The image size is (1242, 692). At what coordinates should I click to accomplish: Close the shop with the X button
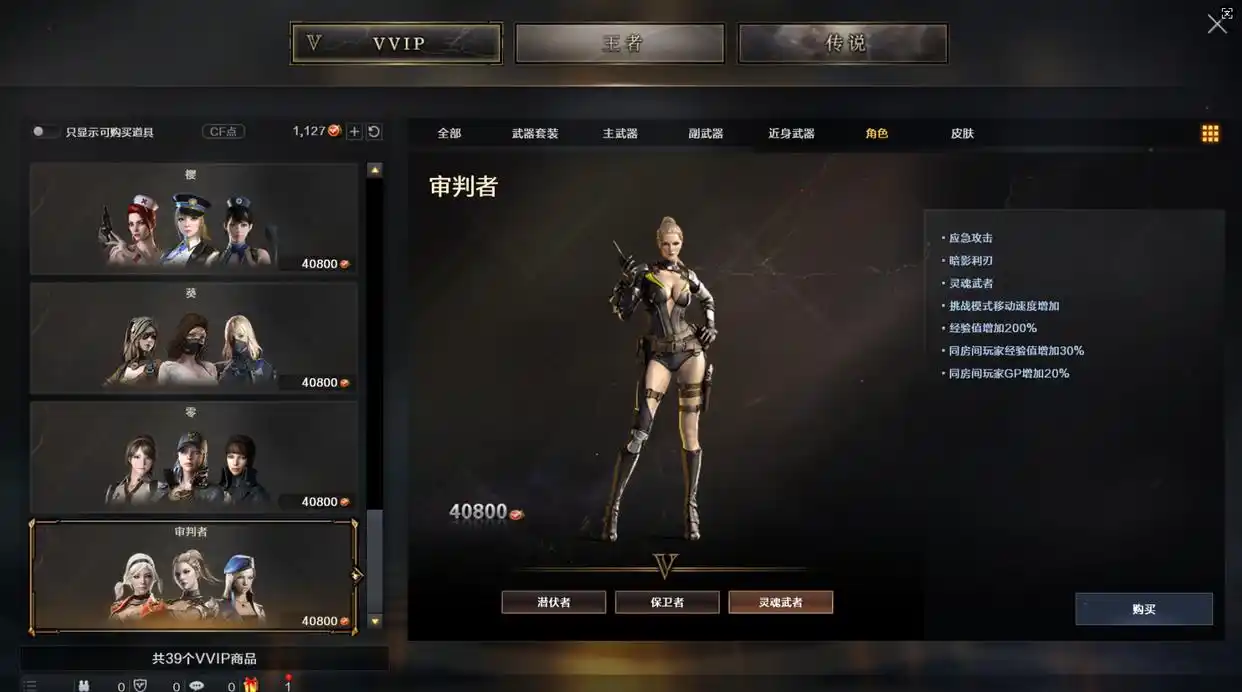(x=1217, y=24)
